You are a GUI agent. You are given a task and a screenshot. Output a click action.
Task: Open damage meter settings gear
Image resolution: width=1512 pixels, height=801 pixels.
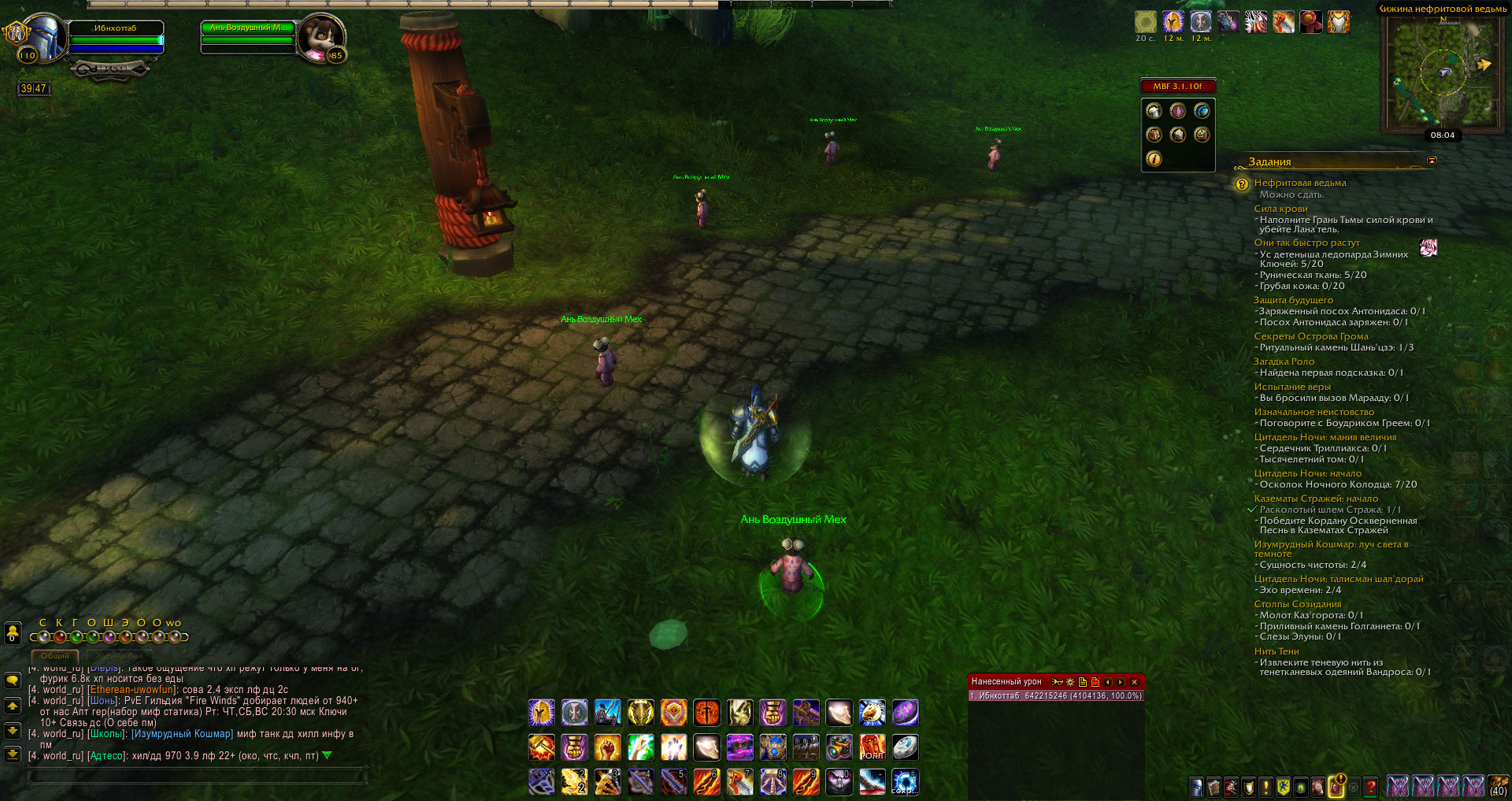(x=1070, y=682)
